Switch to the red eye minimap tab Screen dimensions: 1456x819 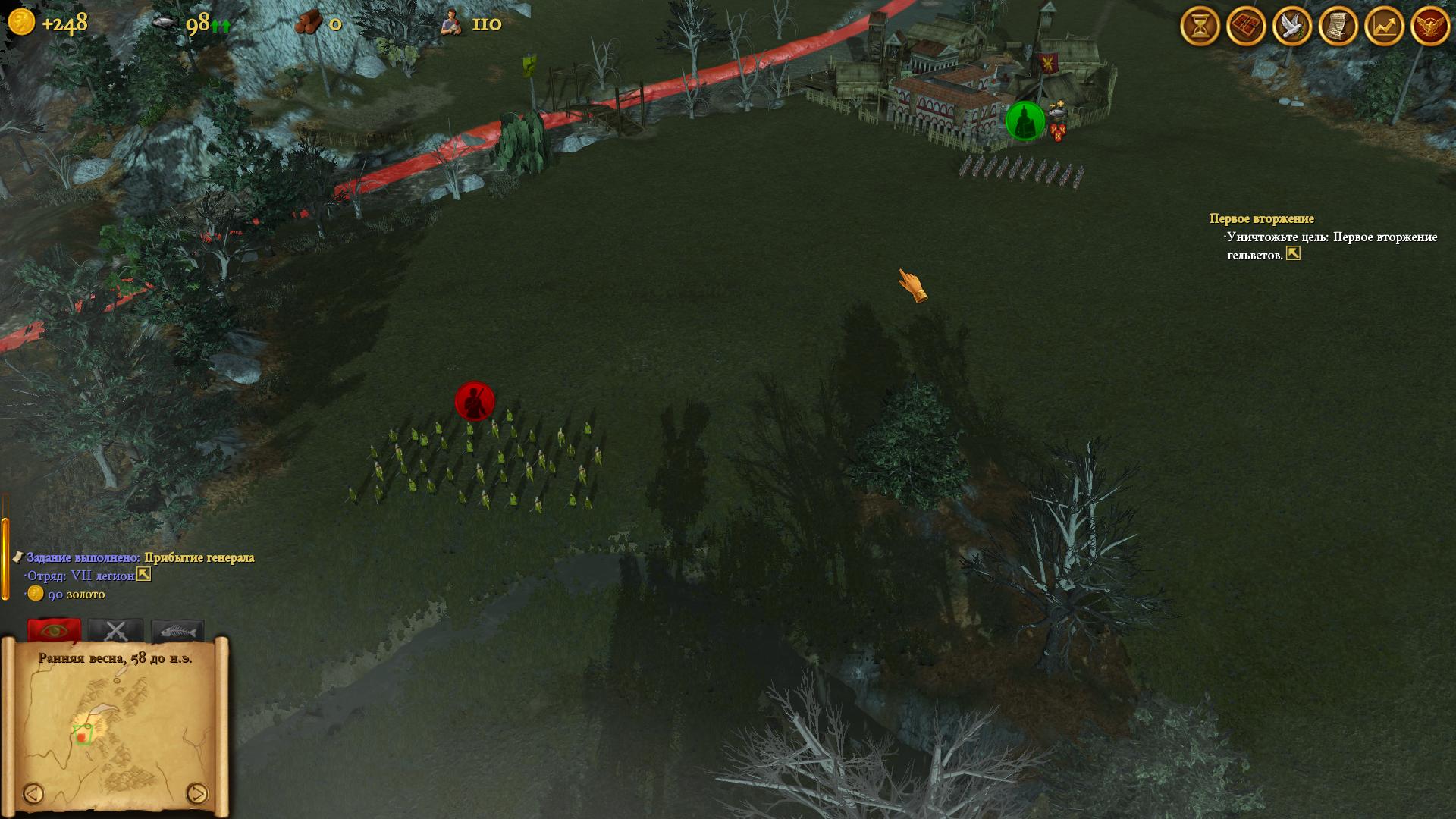pos(54,630)
